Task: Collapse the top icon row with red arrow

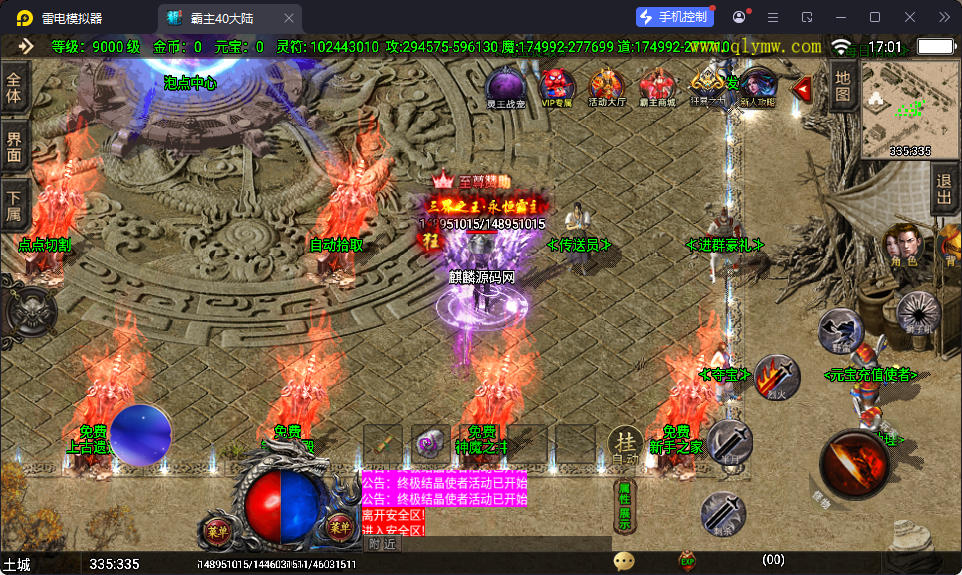Action: tap(802, 89)
